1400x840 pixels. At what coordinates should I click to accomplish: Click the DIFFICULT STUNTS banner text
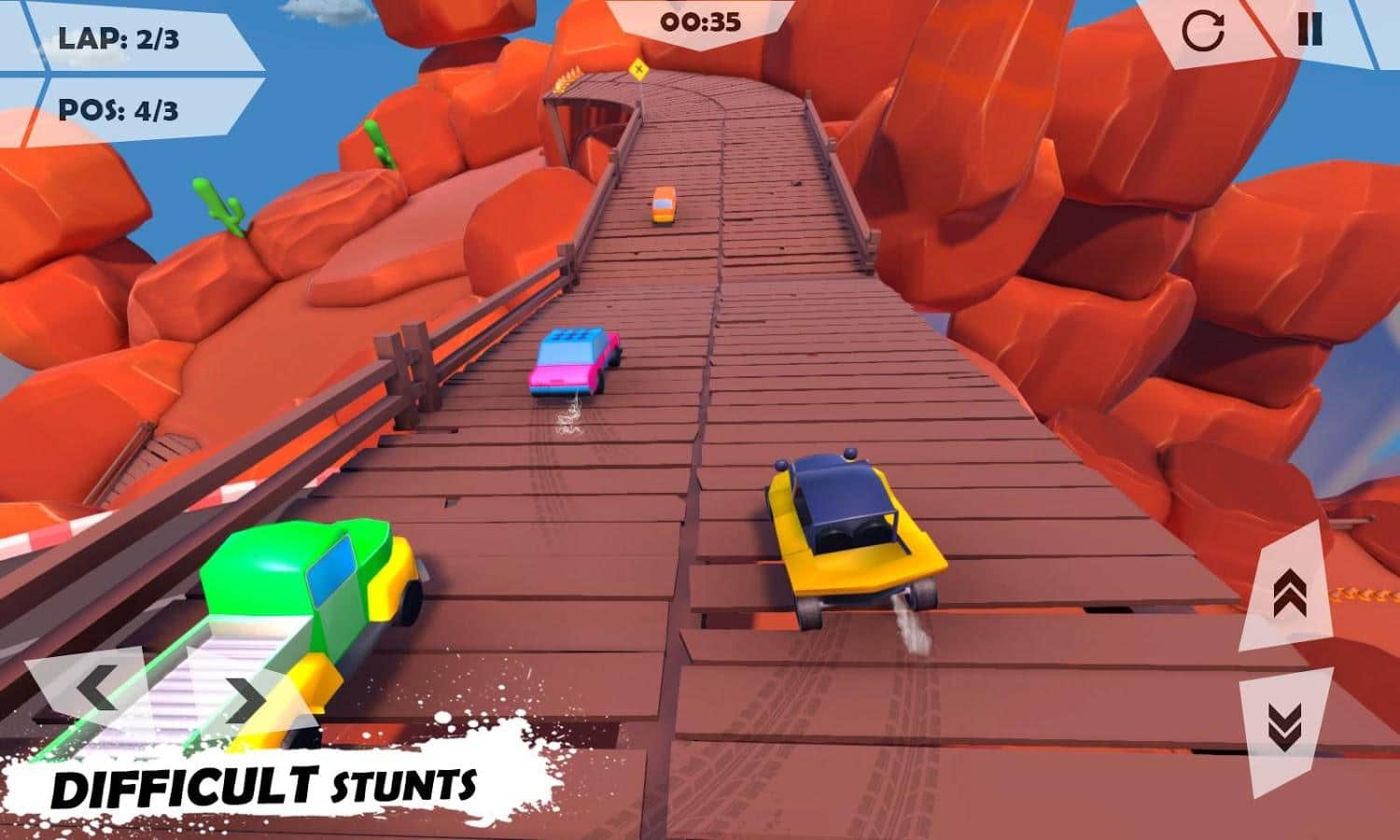tap(266, 787)
